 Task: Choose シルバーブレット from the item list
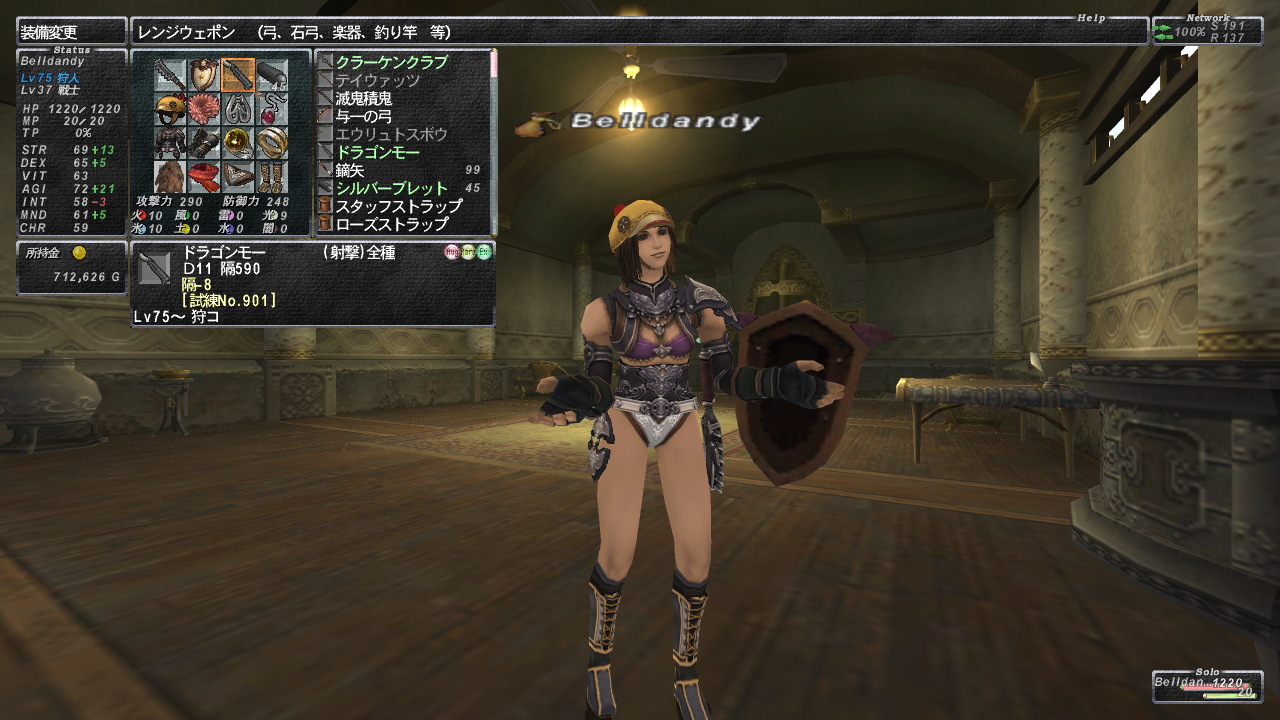391,188
